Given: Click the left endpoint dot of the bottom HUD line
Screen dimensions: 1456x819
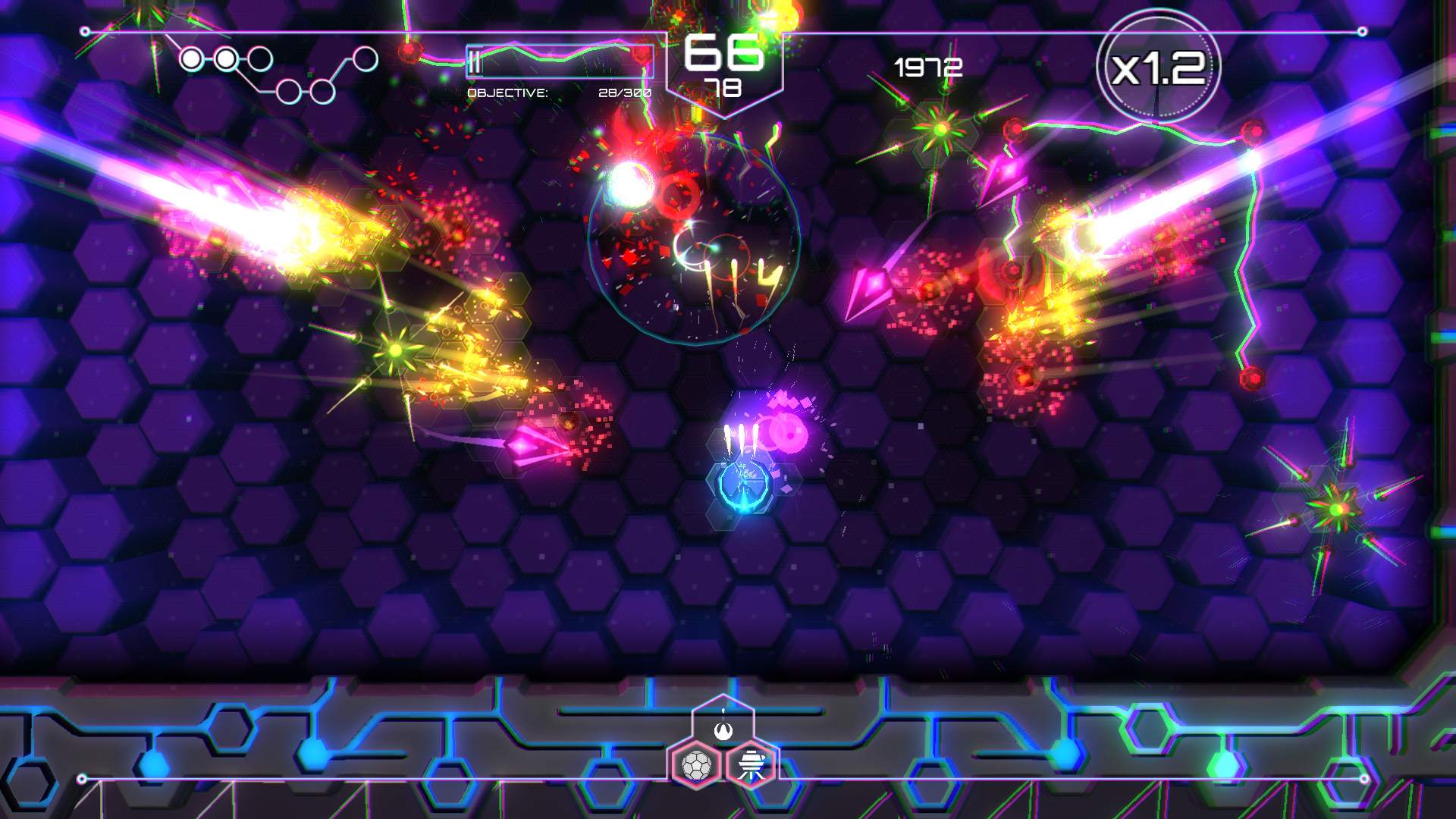Looking at the screenshot, I should 81,777.
